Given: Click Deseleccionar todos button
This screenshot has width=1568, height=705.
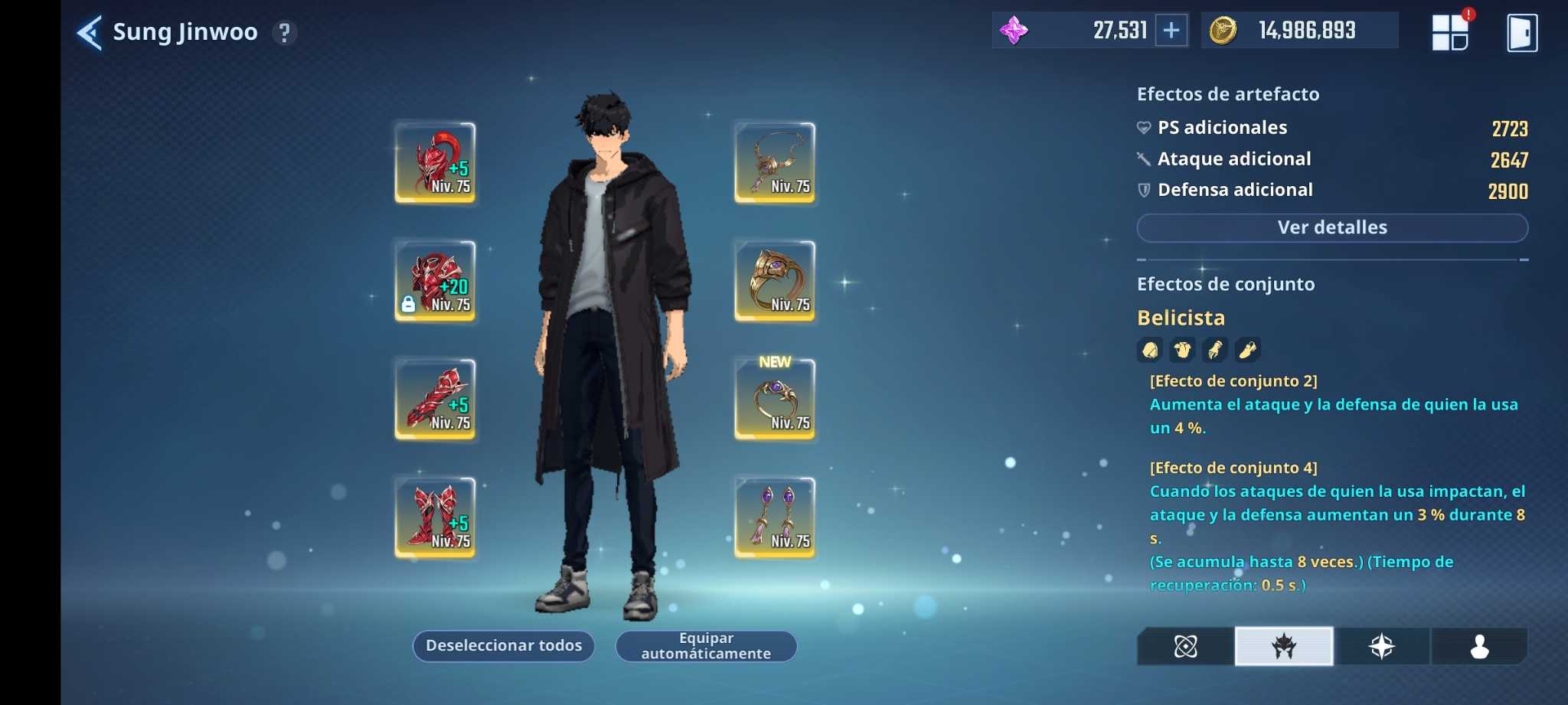Looking at the screenshot, I should [x=504, y=646].
